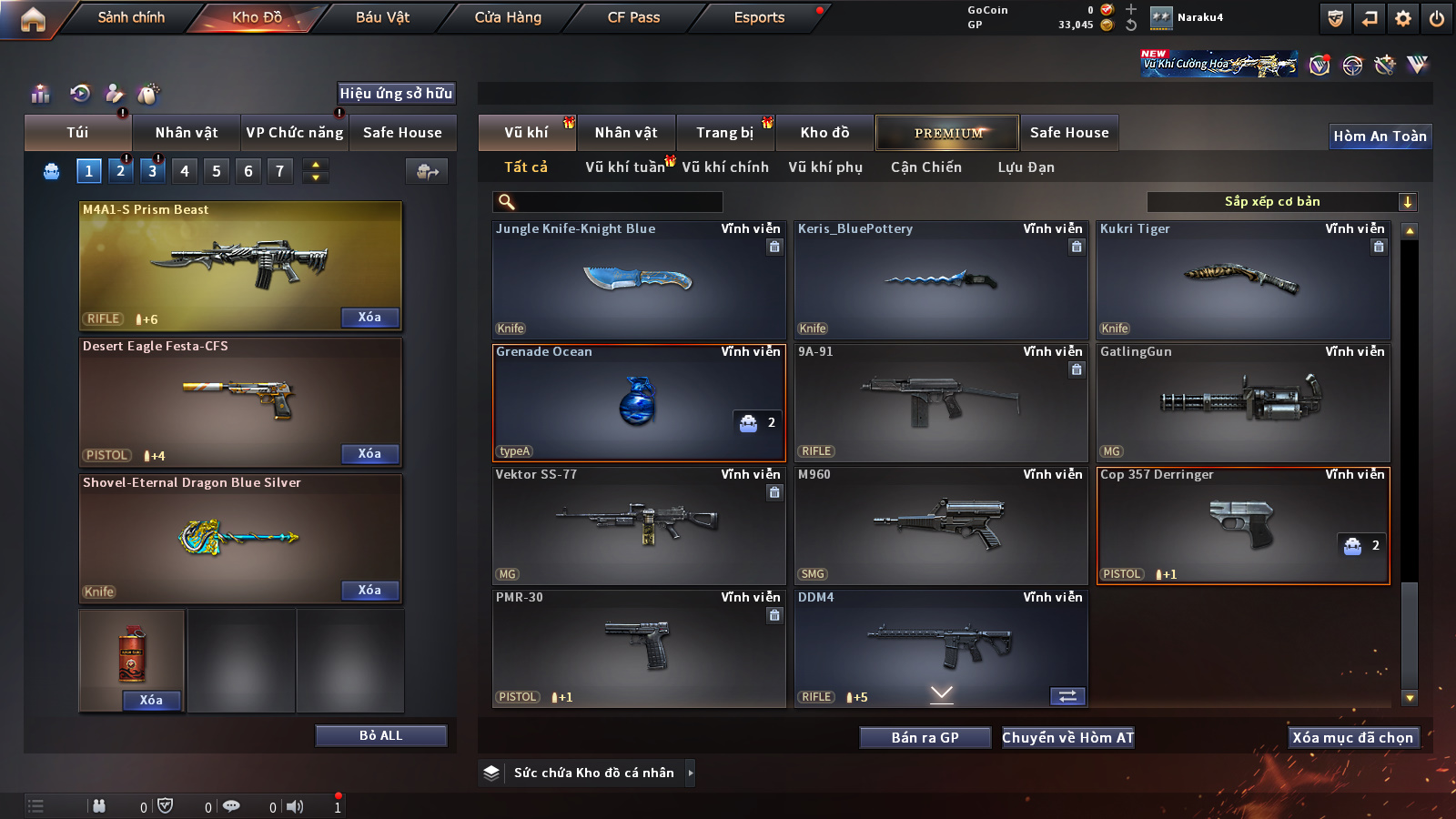1456x819 pixels.
Task: Pick the Cop 357 Derringer pistol
Action: pyautogui.click(x=1243, y=525)
